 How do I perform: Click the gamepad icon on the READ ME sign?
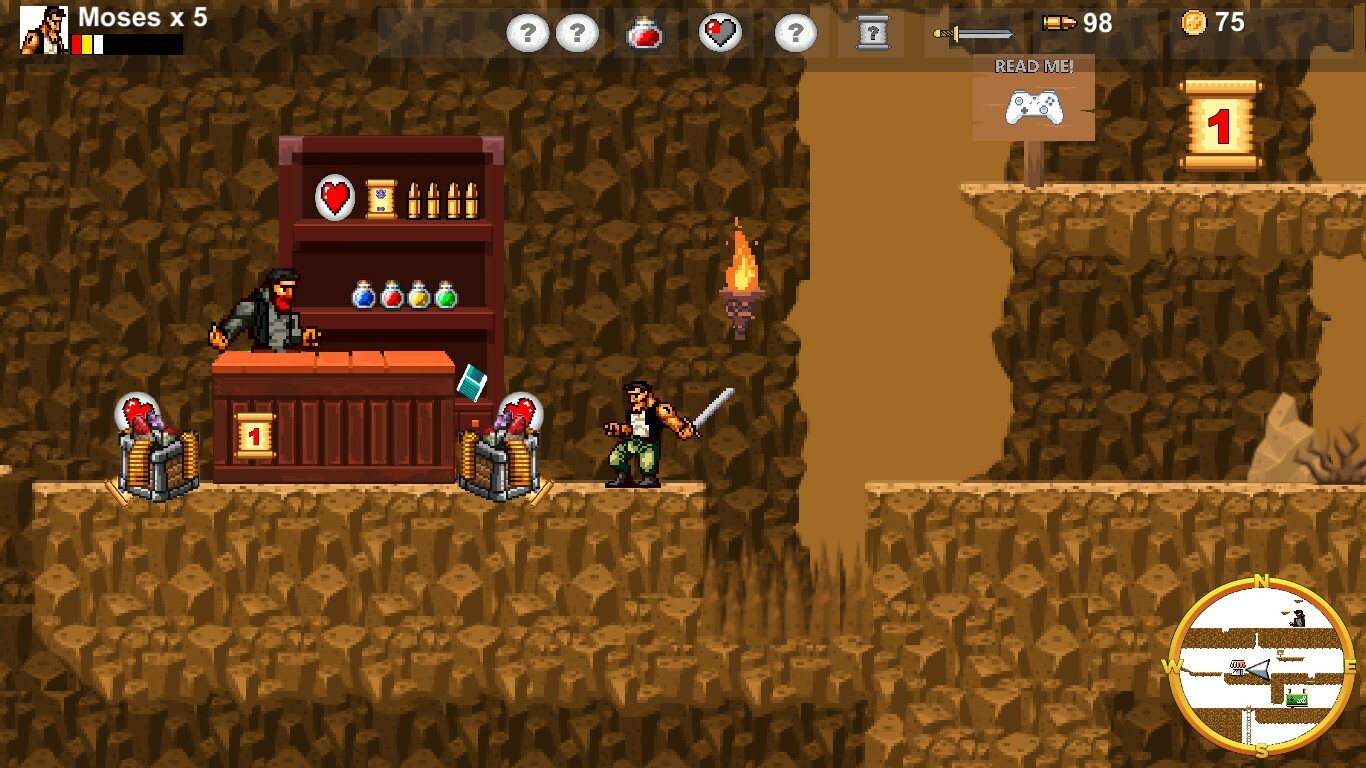[1034, 108]
